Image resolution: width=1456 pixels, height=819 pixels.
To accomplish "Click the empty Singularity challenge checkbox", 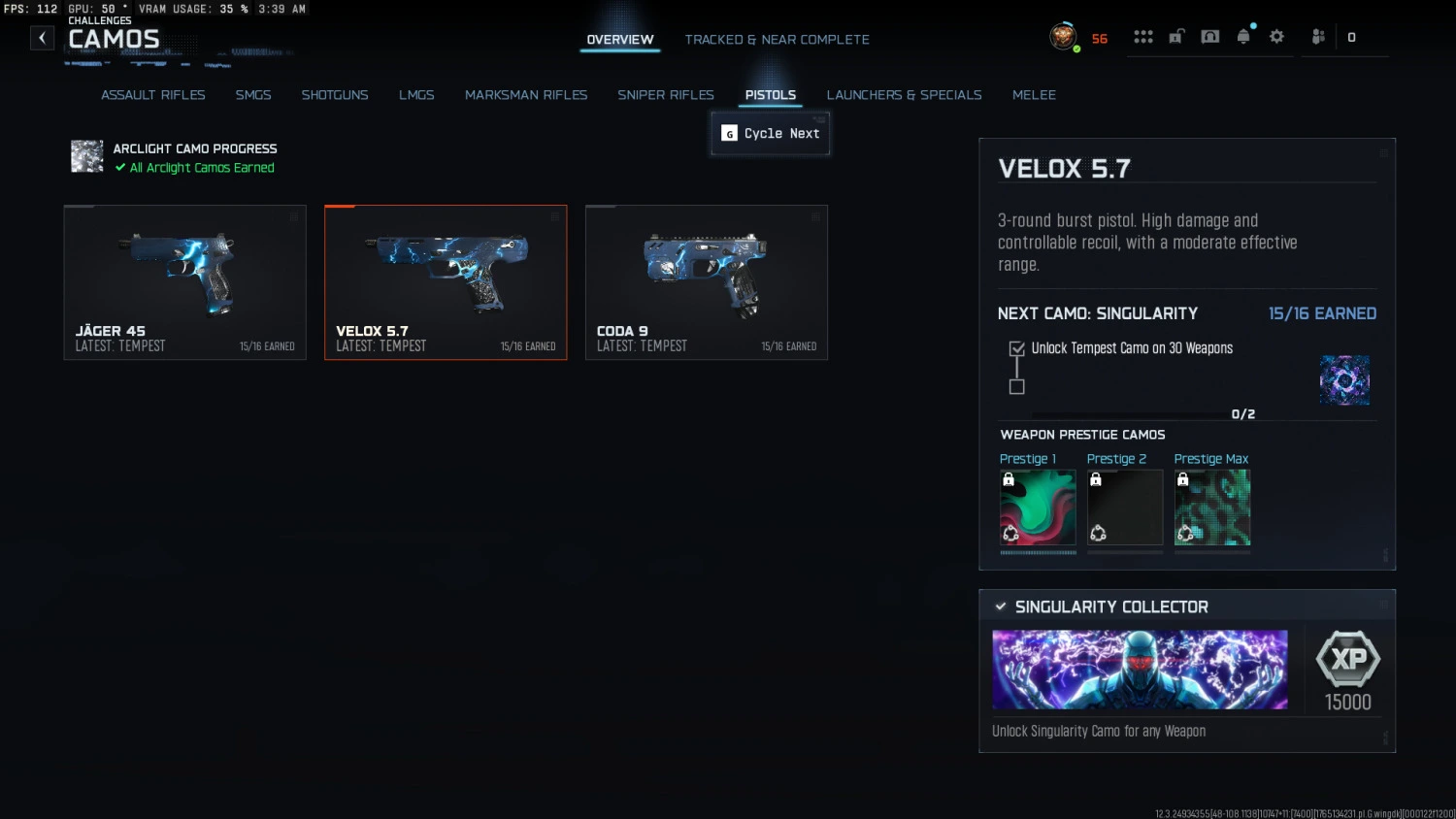I will [1016, 386].
